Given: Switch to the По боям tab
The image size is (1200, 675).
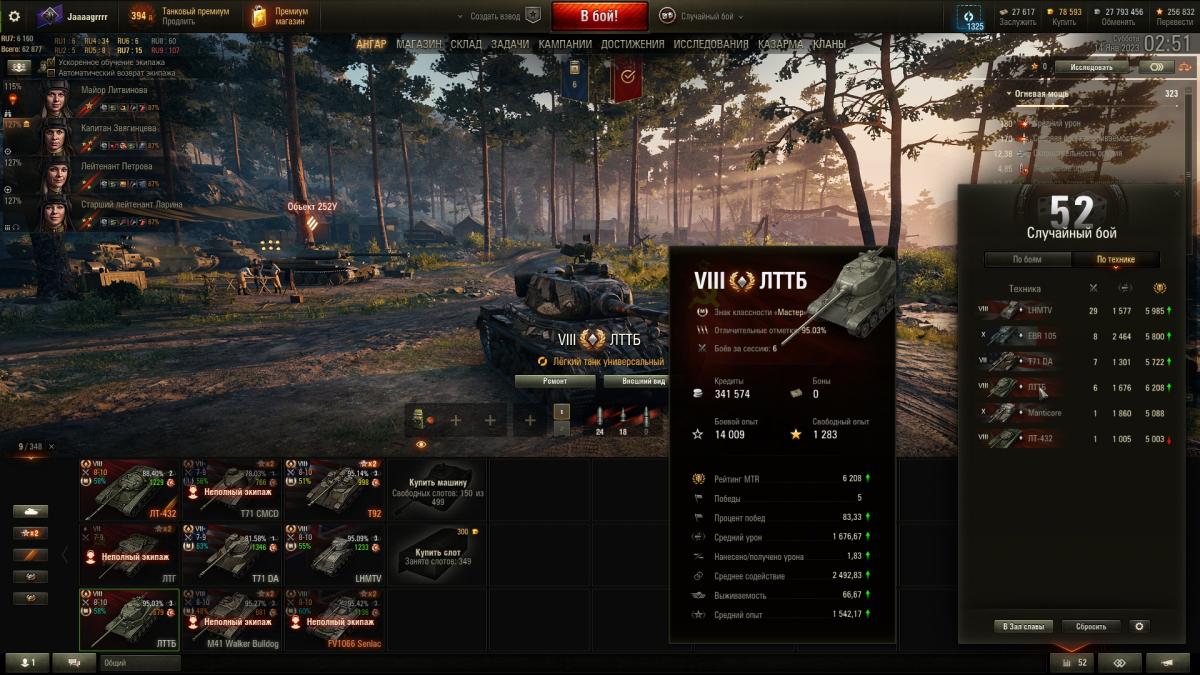Looking at the screenshot, I should pos(1027,260).
